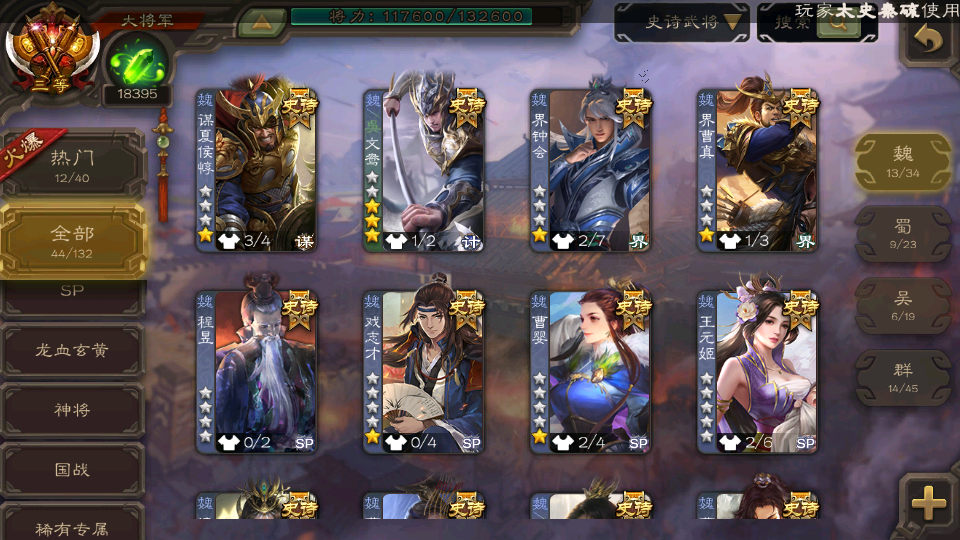Screen dimensions: 960x540
Task: Open the 稀有专属 category
Action: point(73,526)
